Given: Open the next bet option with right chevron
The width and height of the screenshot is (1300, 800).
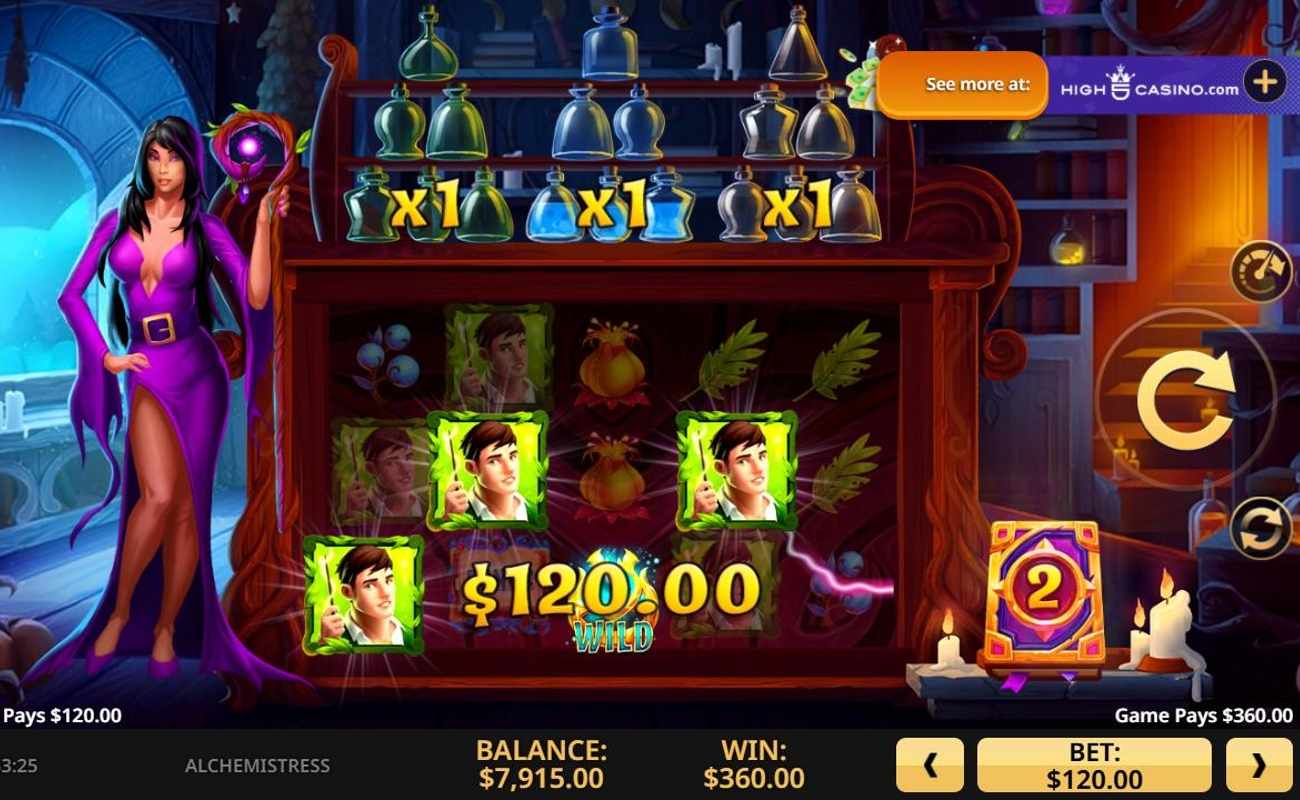Looking at the screenshot, I should (x=1258, y=764).
